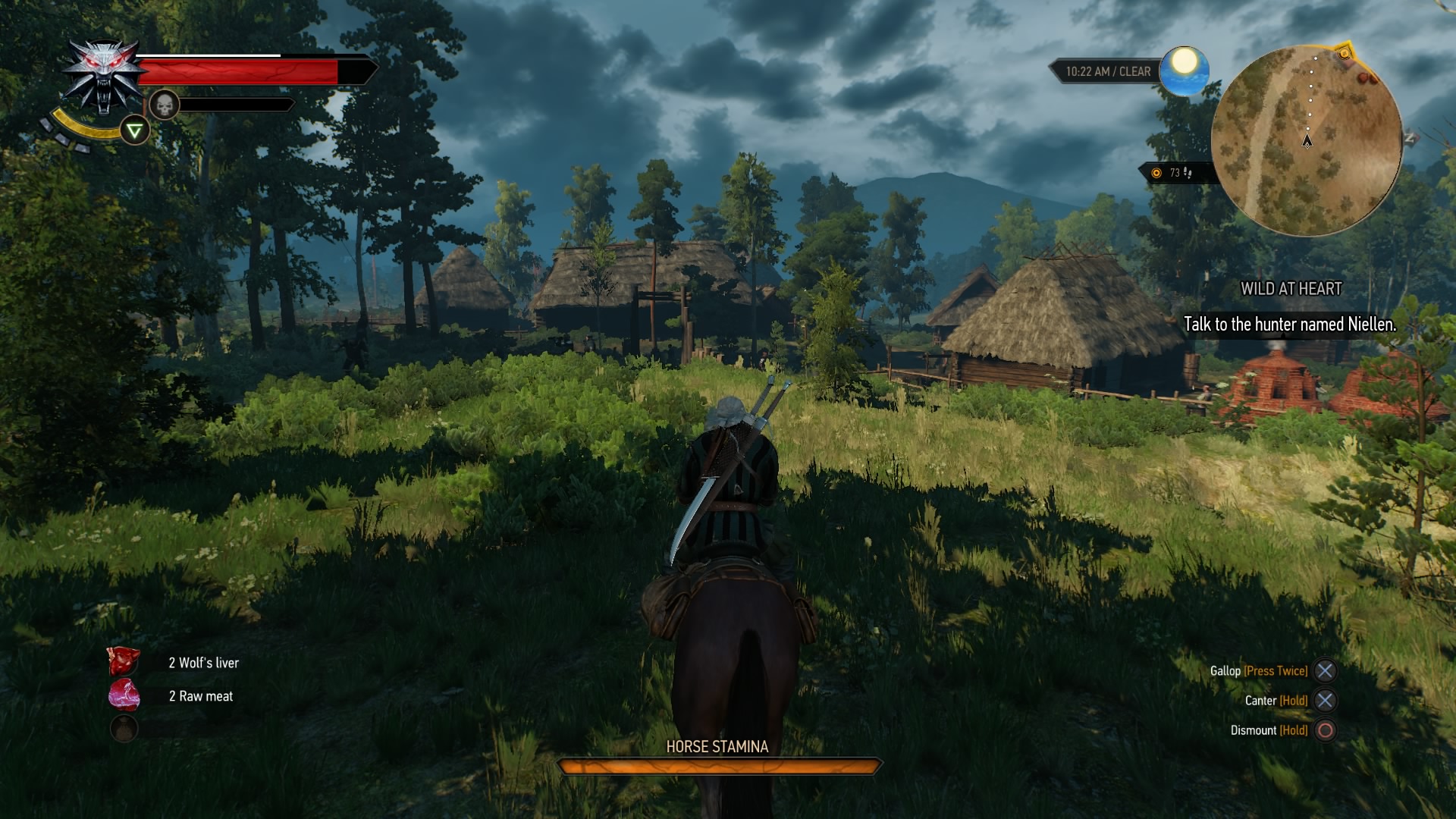Select the Raw meat loot icon

pos(124,695)
